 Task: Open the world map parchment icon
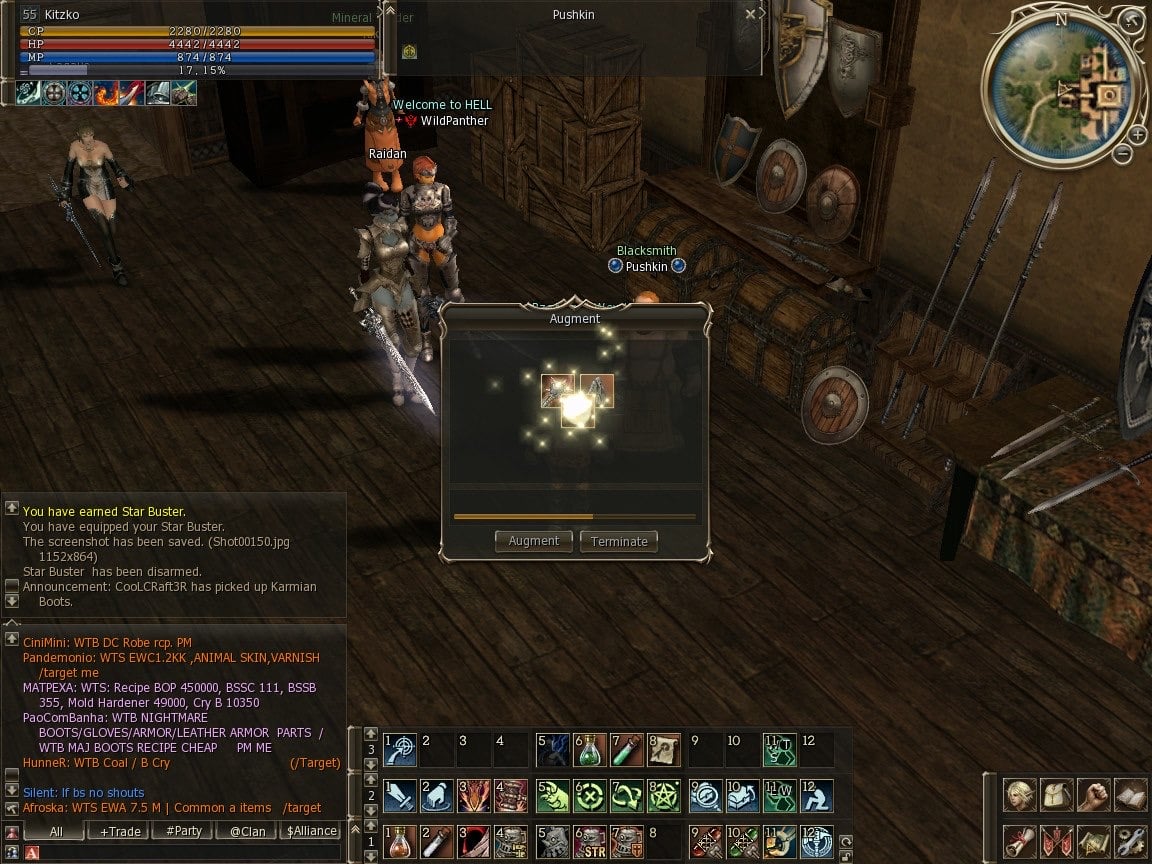(1094, 840)
